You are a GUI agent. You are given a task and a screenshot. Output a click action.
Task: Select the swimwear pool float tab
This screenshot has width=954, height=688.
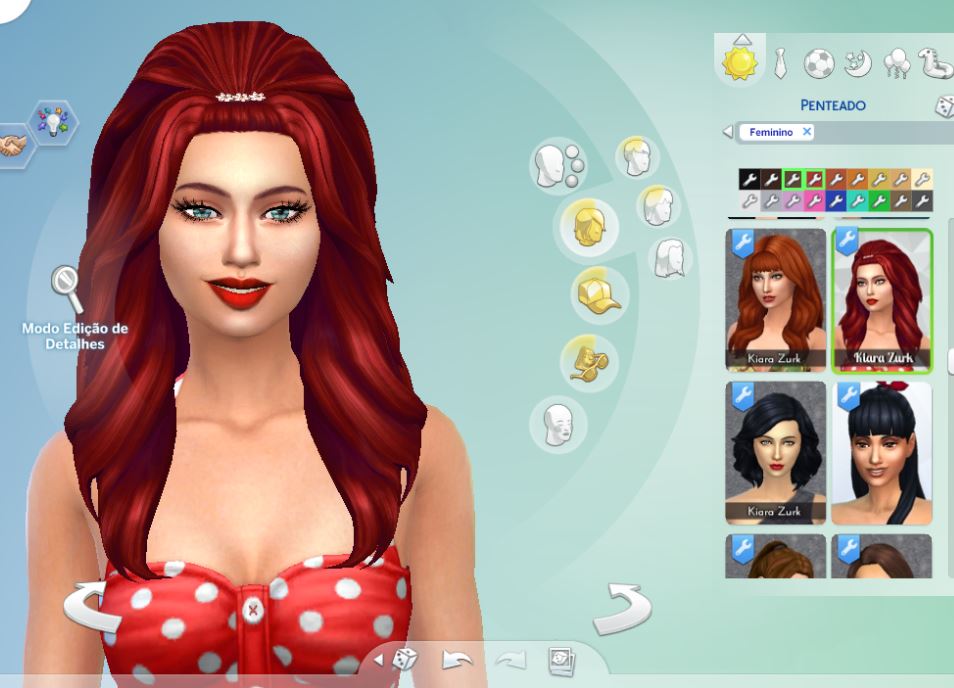click(x=934, y=65)
